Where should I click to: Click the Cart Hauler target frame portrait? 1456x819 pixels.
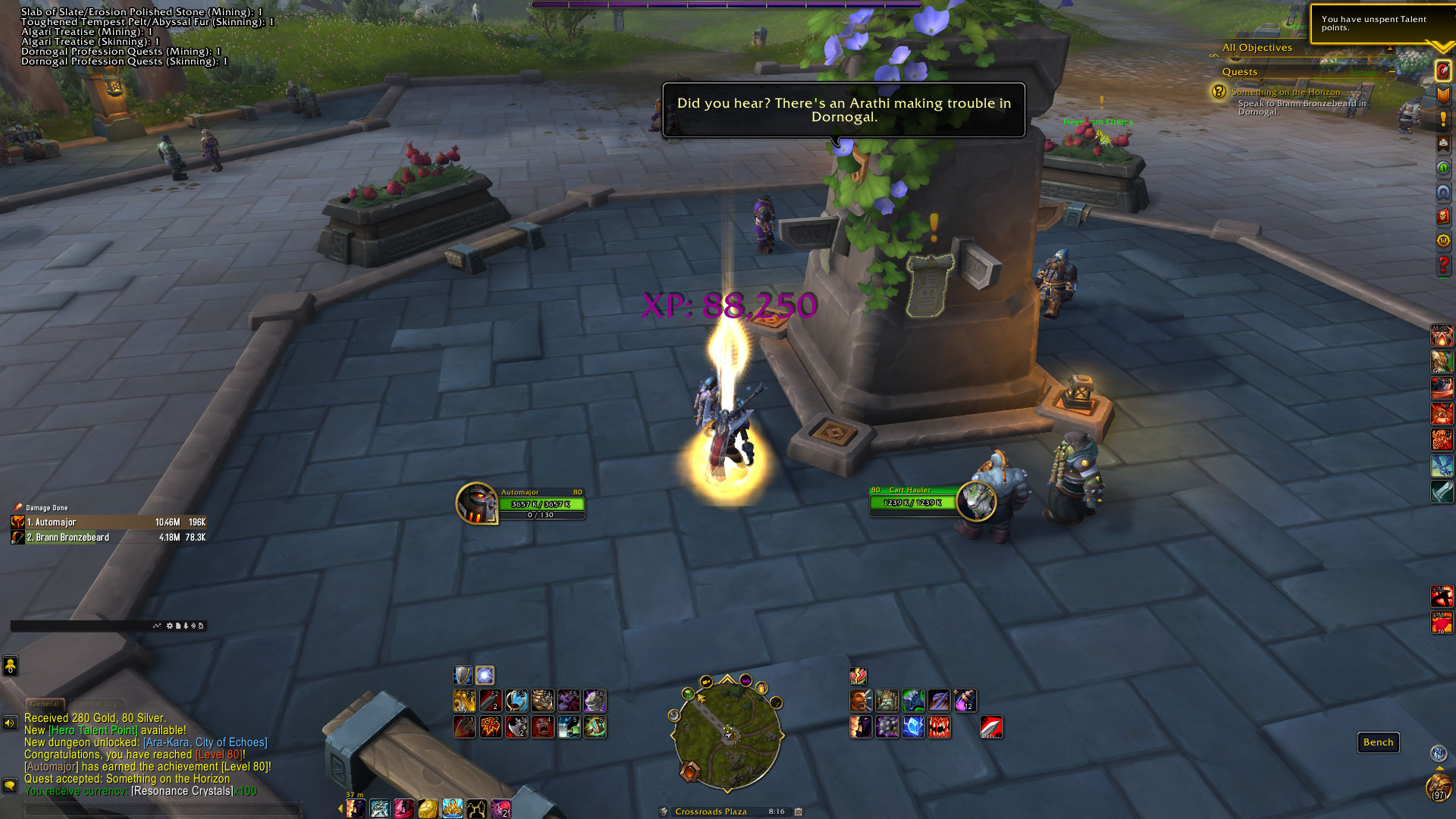click(x=976, y=500)
